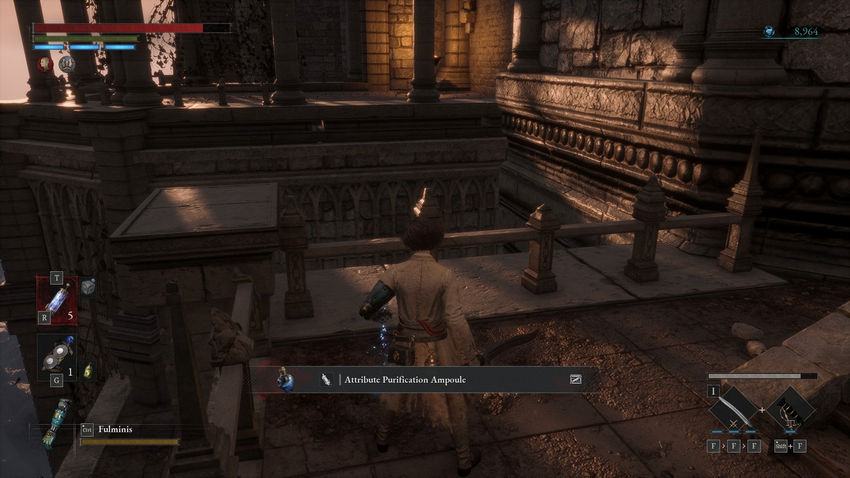Click the small yellow lamp icon

(87, 371)
